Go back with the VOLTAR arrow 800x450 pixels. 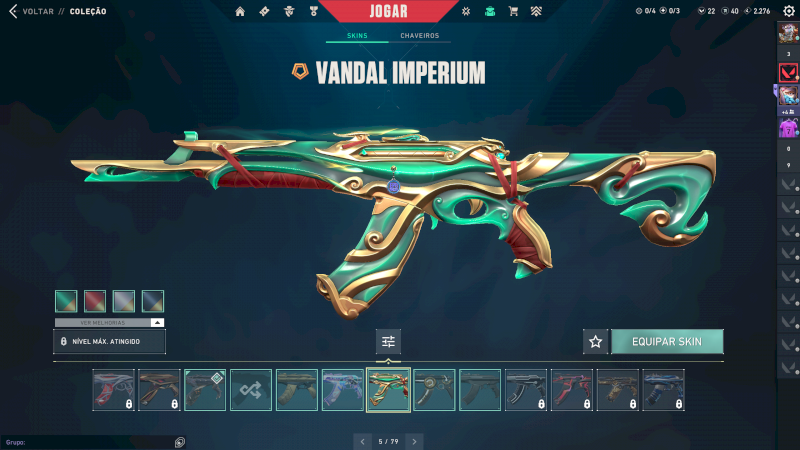(12, 11)
